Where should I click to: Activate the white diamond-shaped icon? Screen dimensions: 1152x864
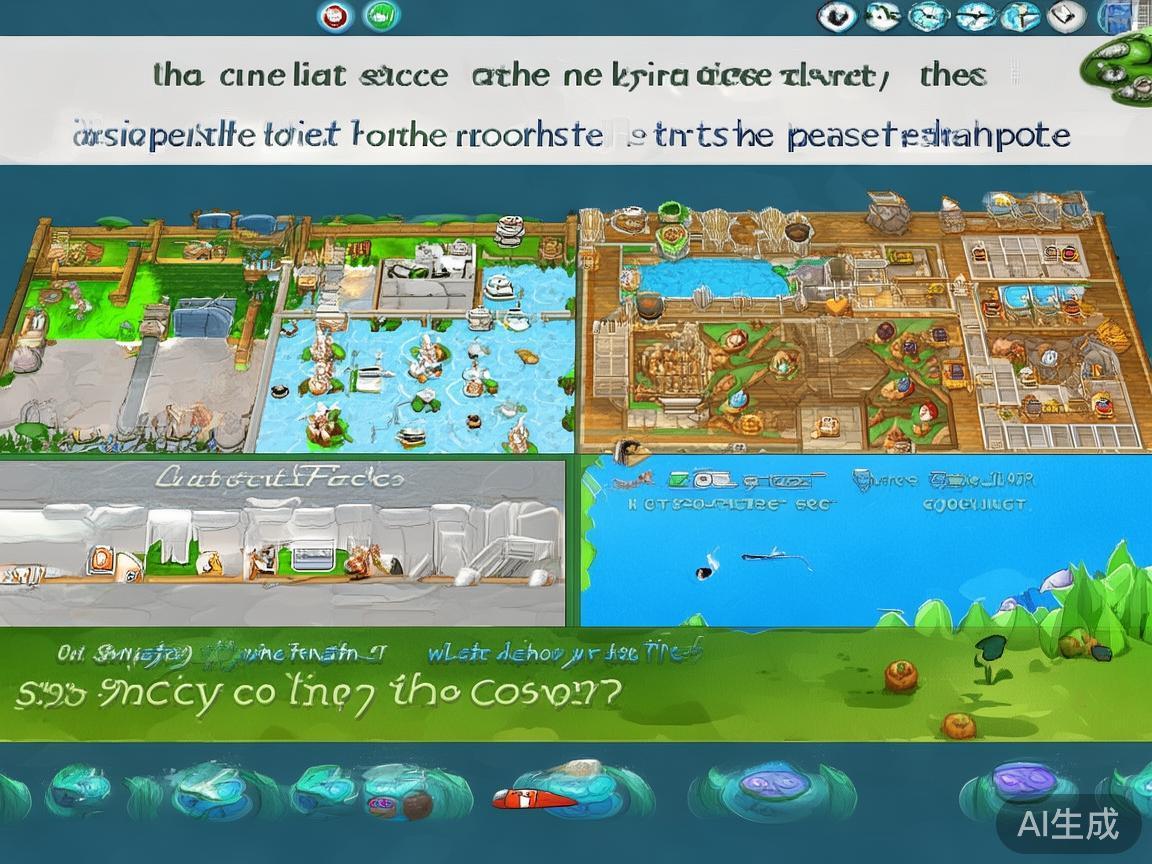pos(1066,16)
